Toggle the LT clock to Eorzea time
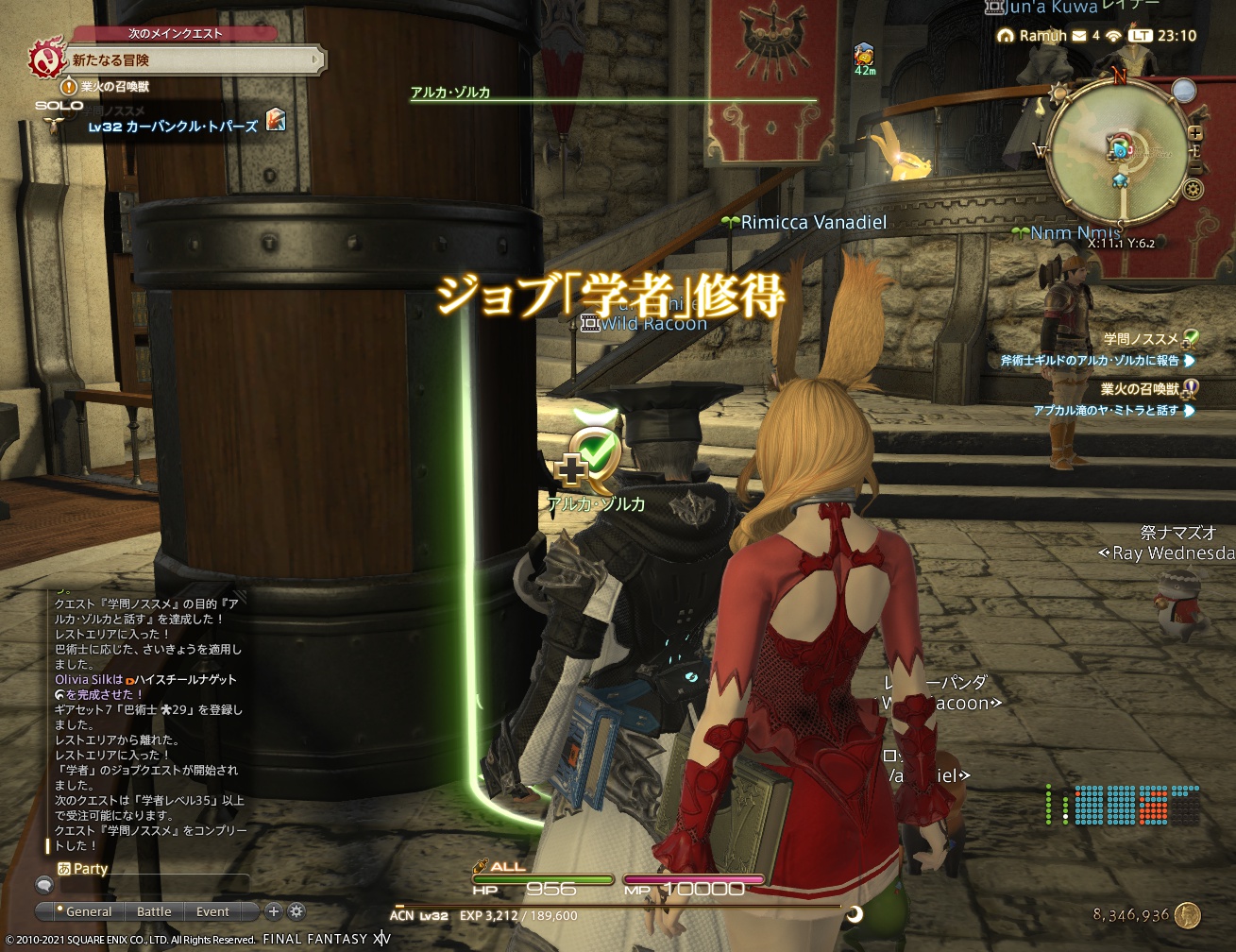The width and height of the screenshot is (1236, 952). [1140, 36]
